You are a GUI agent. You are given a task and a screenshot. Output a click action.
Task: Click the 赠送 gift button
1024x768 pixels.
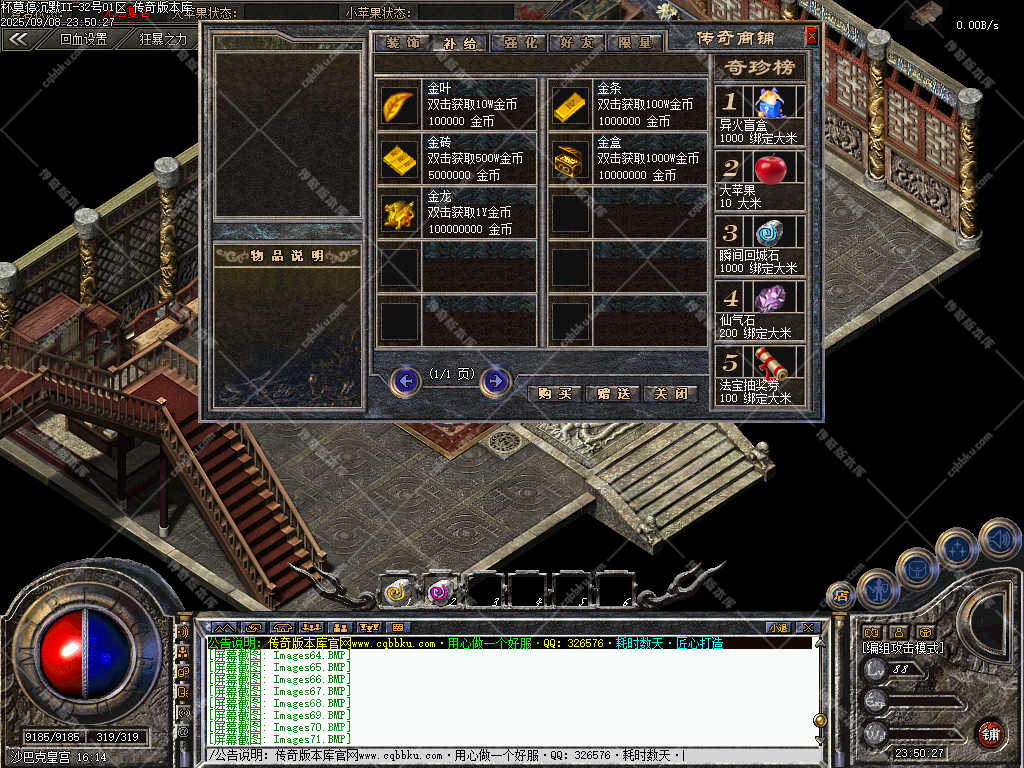click(x=612, y=394)
